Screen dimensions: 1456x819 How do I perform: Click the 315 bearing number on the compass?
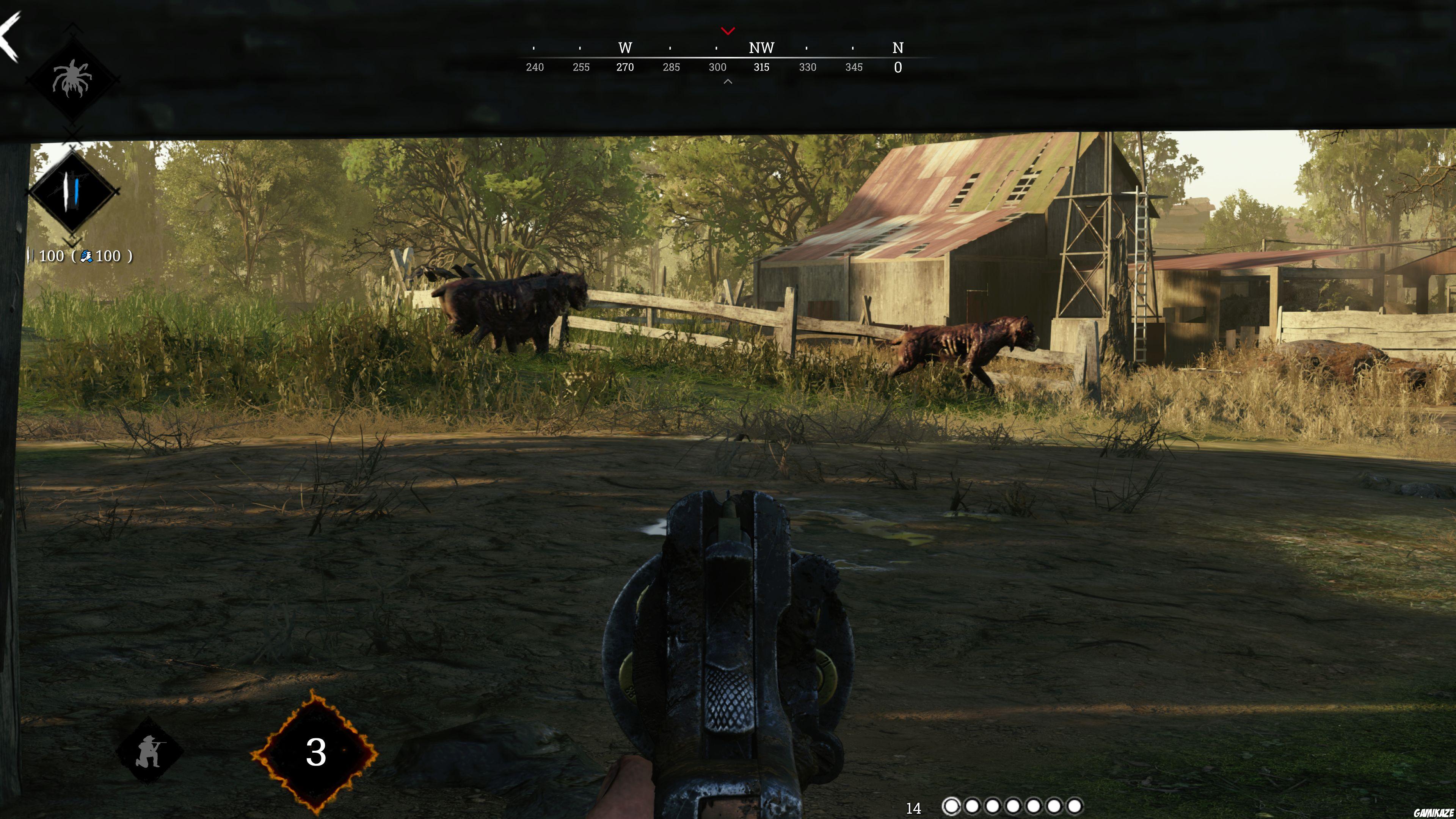[x=761, y=67]
